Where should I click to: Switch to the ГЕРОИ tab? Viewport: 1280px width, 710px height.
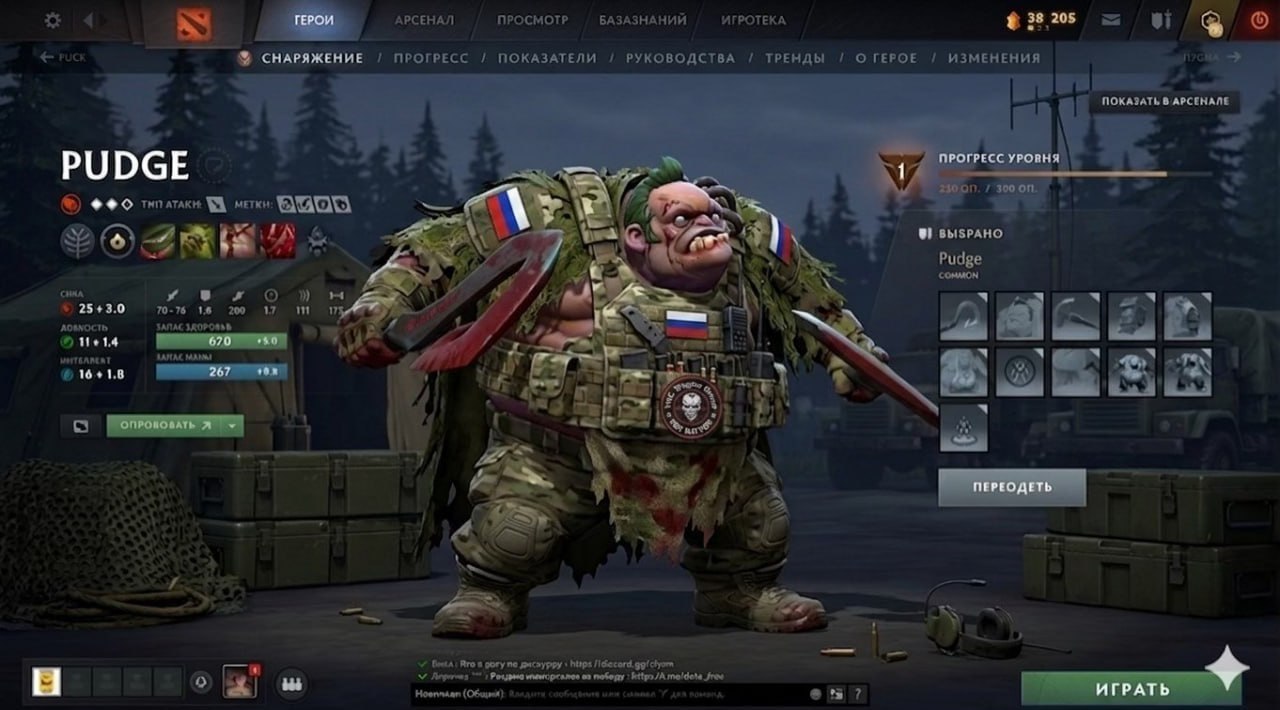314,20
